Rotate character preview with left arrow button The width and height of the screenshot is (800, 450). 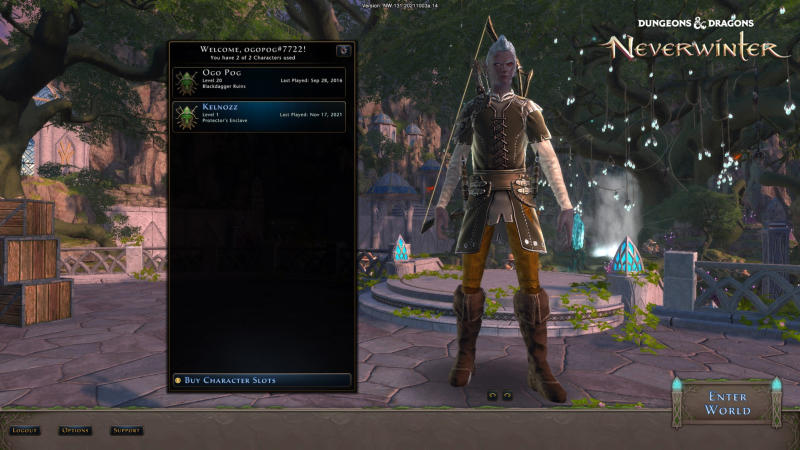click(492, 395)
